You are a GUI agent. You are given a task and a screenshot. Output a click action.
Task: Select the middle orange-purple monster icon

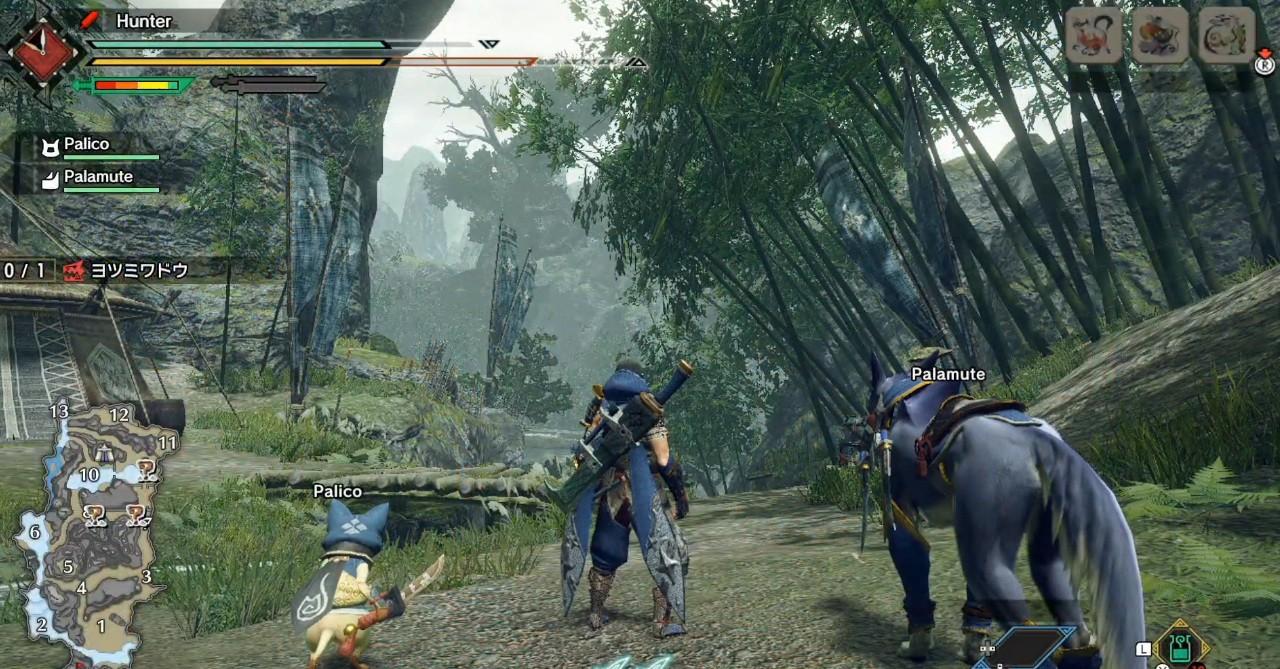(1160, 34)
